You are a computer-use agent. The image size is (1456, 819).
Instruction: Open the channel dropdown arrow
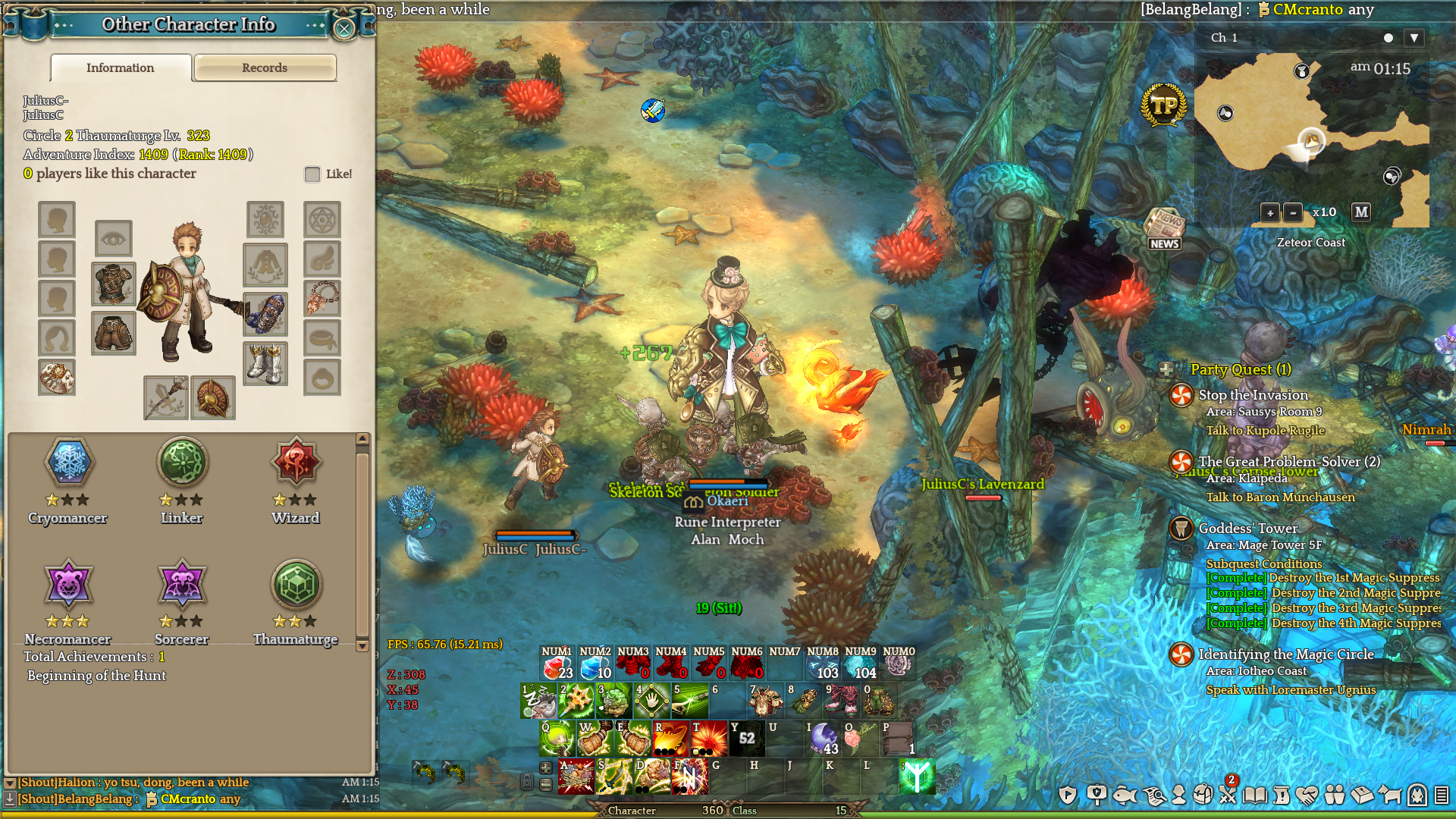coord(1414,38)
